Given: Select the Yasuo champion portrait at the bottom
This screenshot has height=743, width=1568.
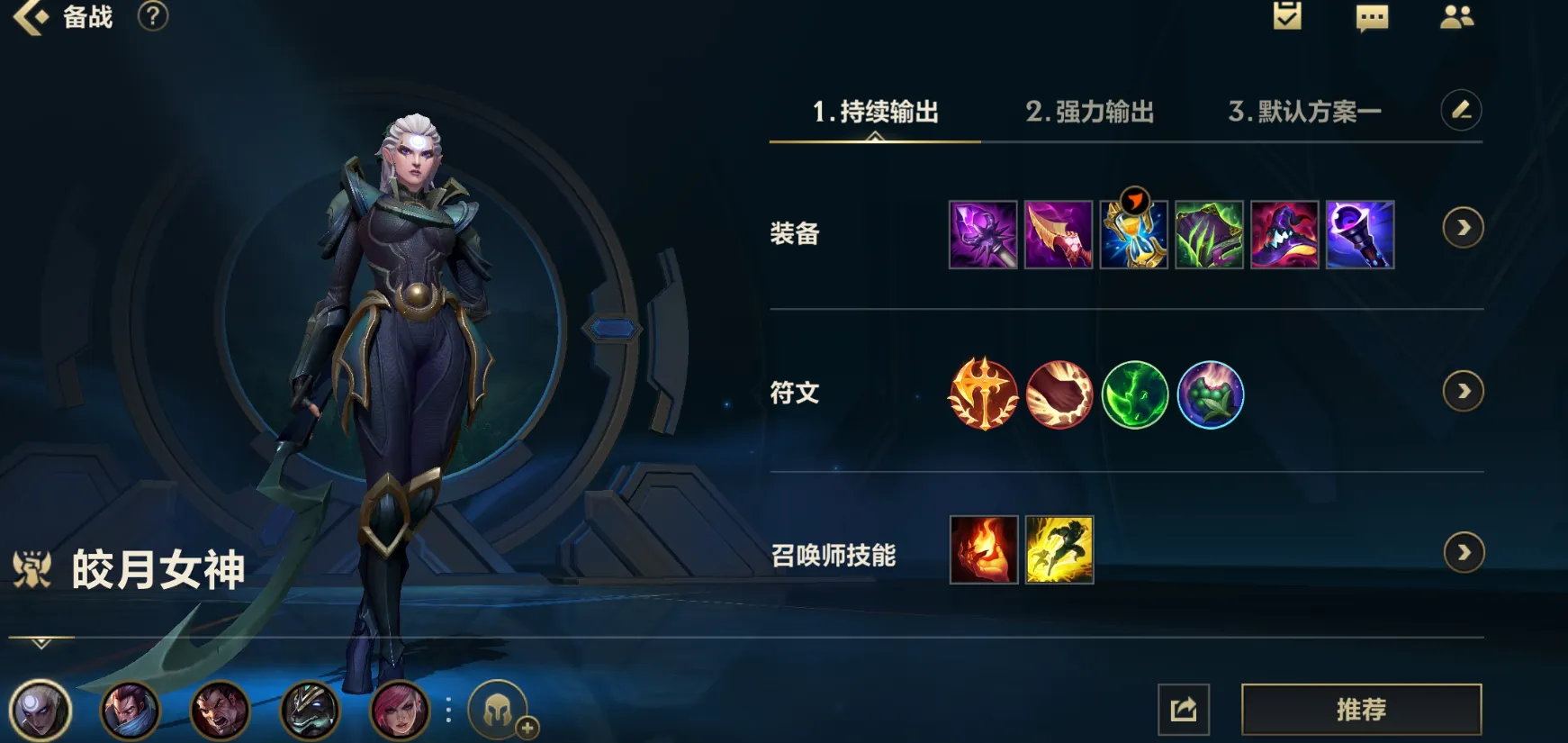Looking at the screenshot, I should (131, 711).
